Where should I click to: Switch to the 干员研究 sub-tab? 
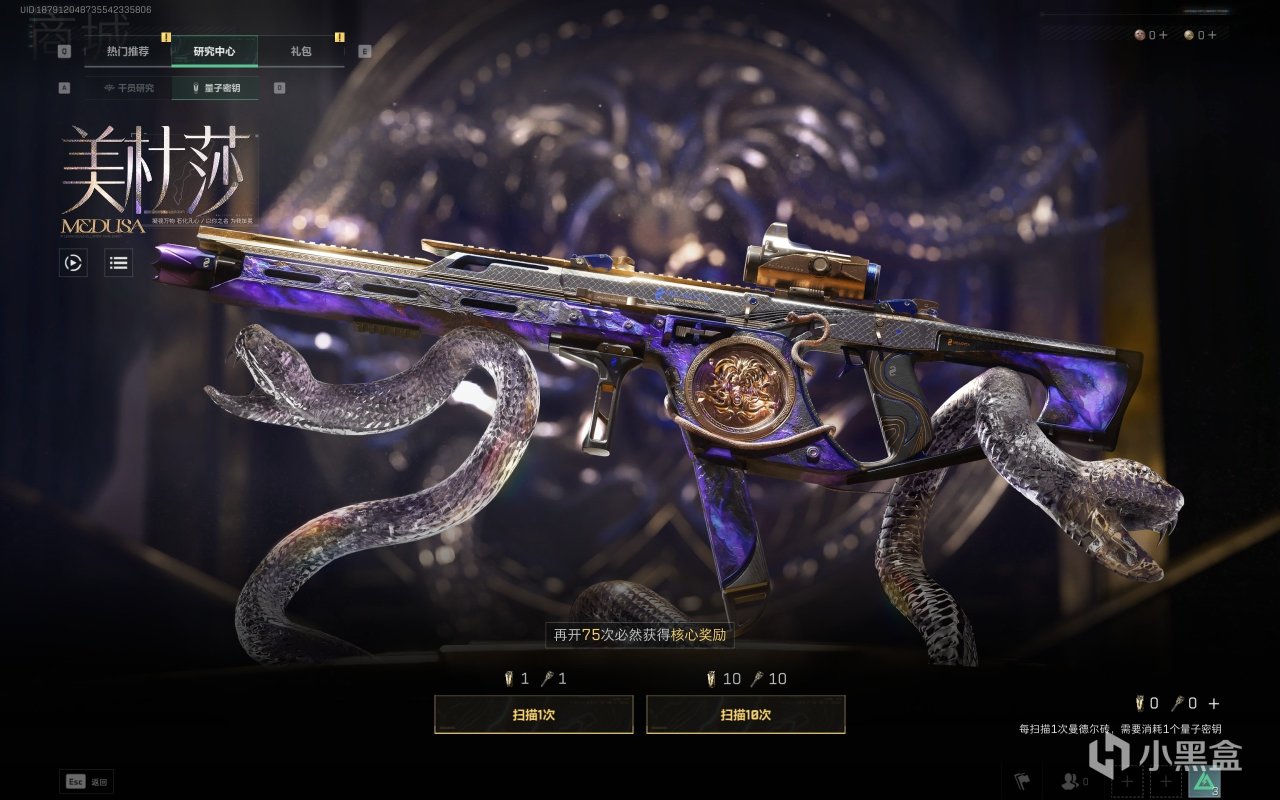tap(128, 88)
